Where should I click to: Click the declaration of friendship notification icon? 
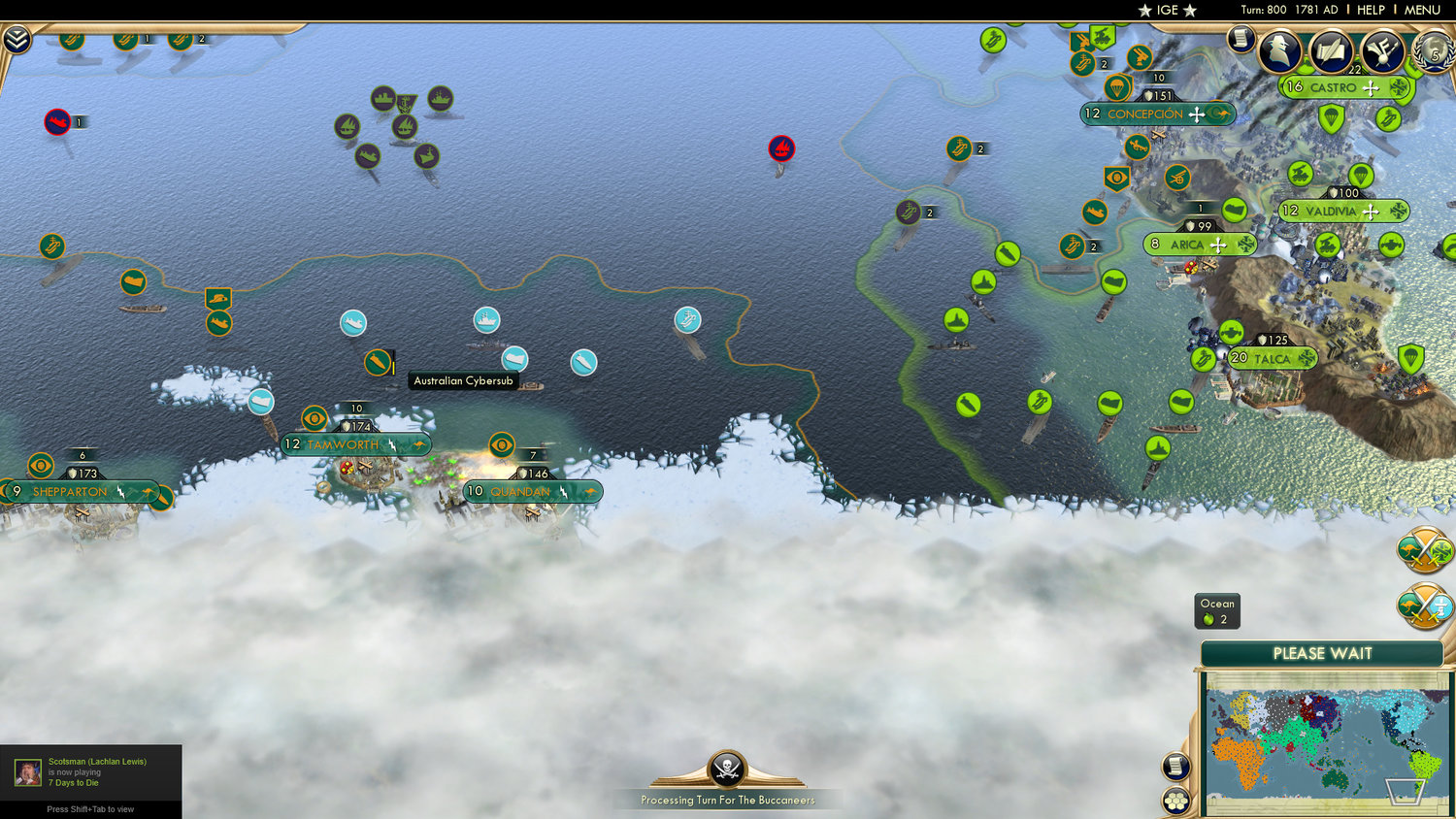pos(1382,50)
